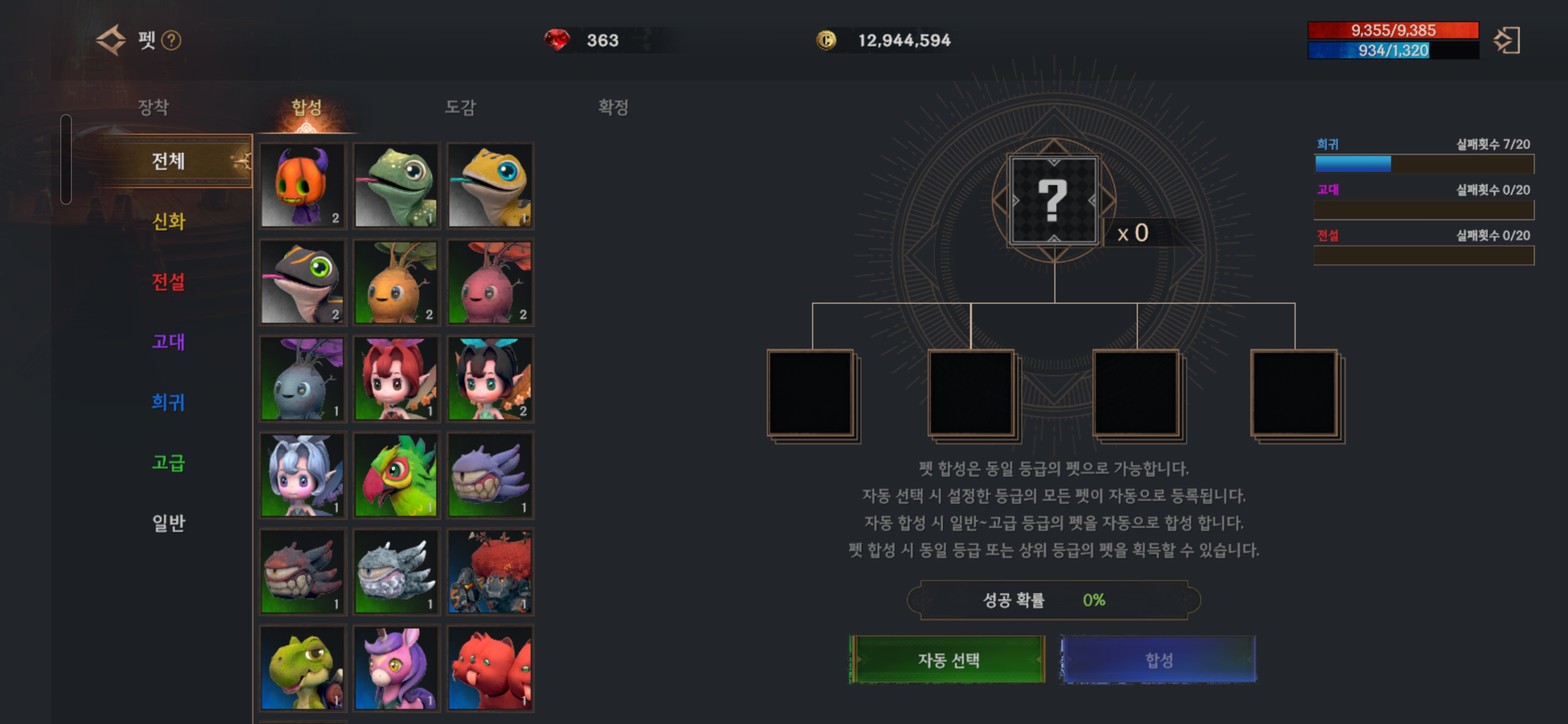The width and height of the screenshot is (1568, 724).
Task: Show only 희귀 rare grade pets
Action: [x=168, y=402]
